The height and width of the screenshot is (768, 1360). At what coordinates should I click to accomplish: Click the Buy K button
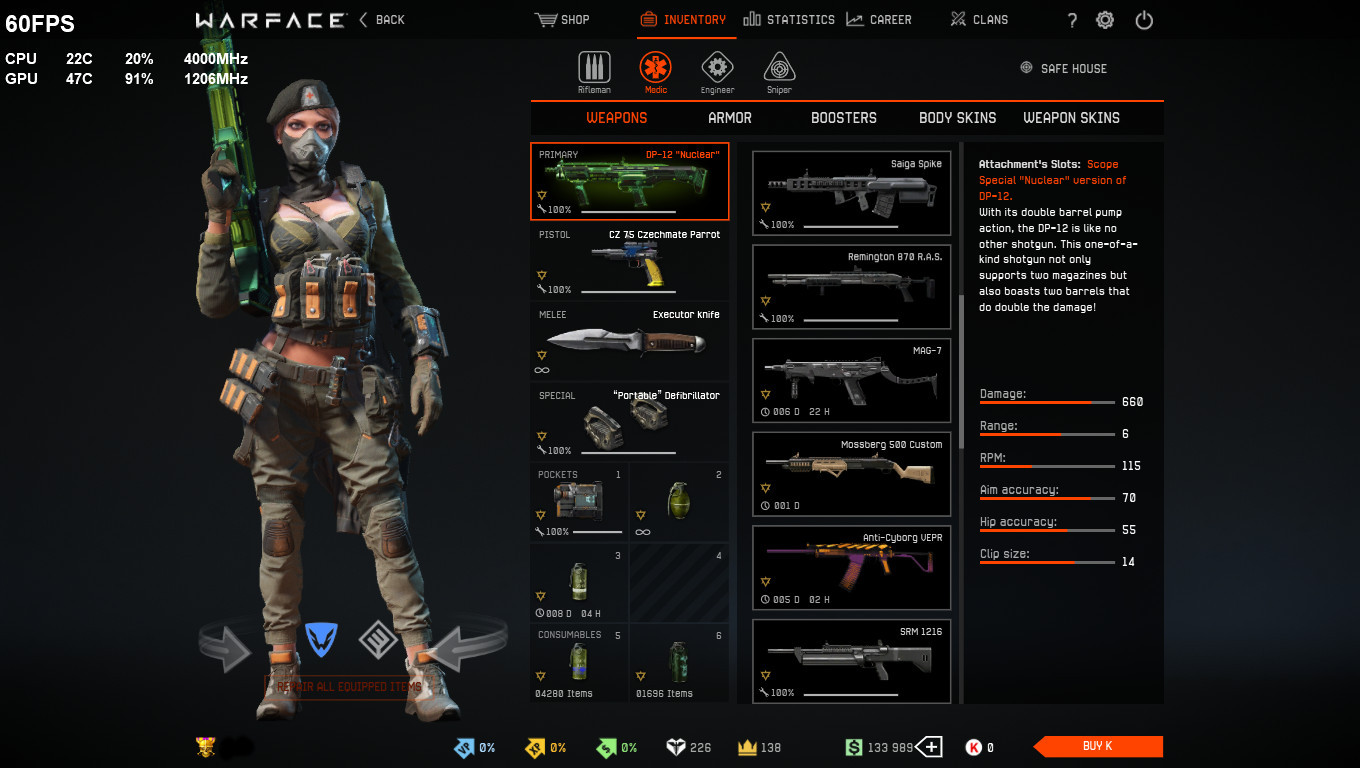(x=1098, y=746)
